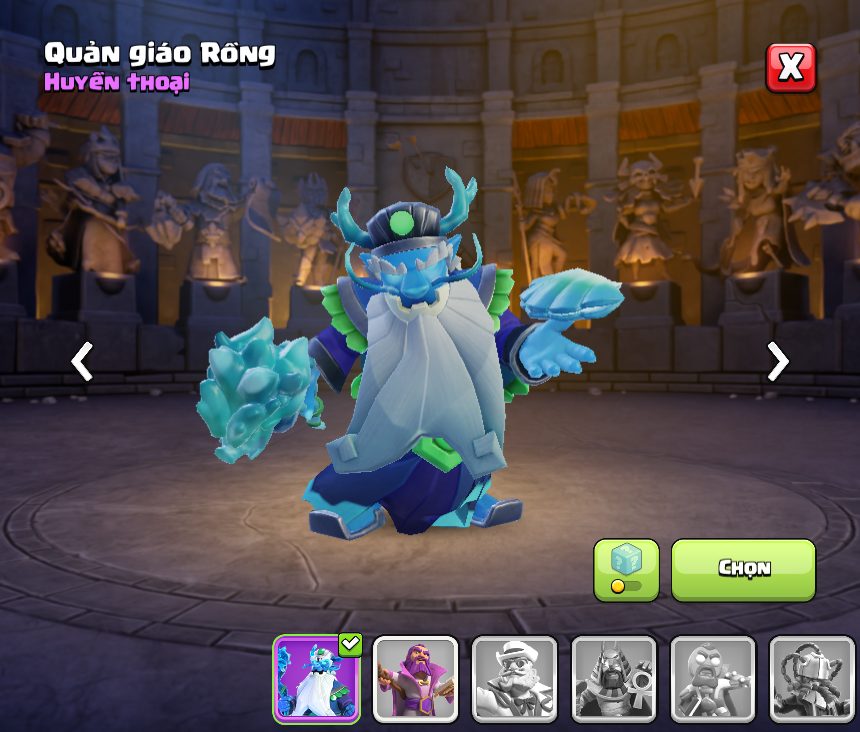
Task: Close the skin preview with the red X
Action: coord(790,67)
